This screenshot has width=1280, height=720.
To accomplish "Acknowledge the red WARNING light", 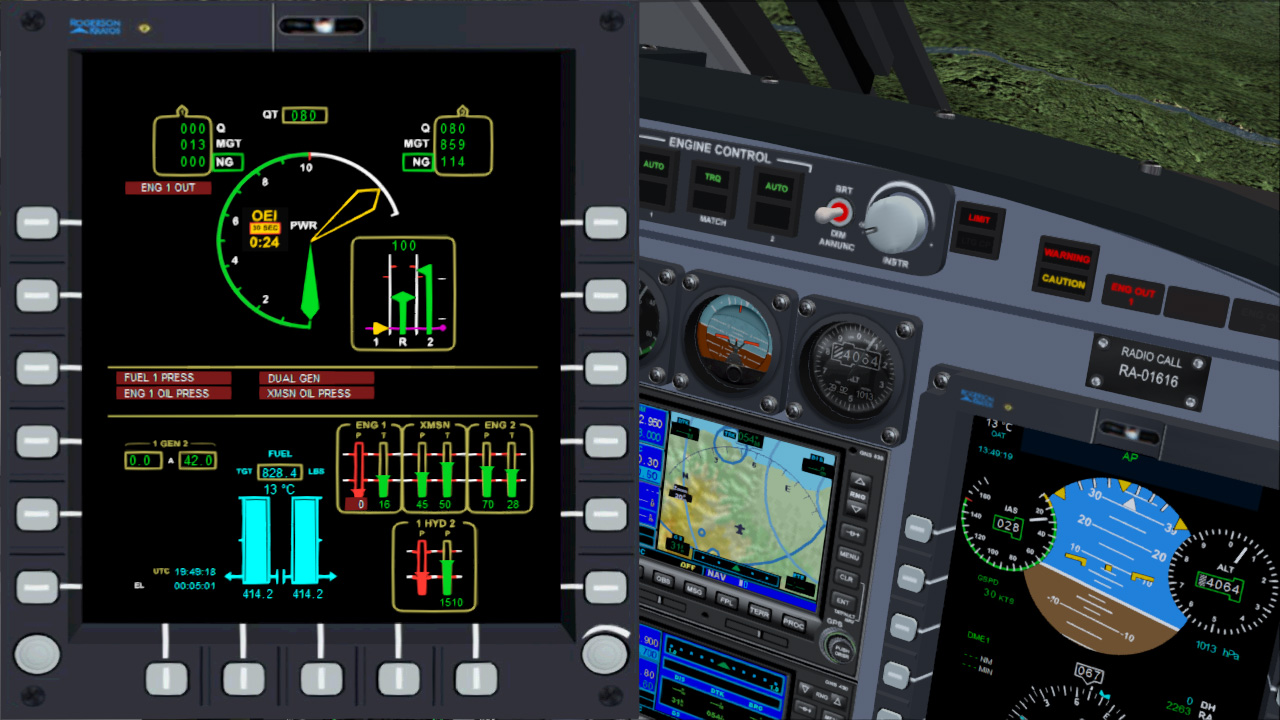I will (x=1065, y=256).
